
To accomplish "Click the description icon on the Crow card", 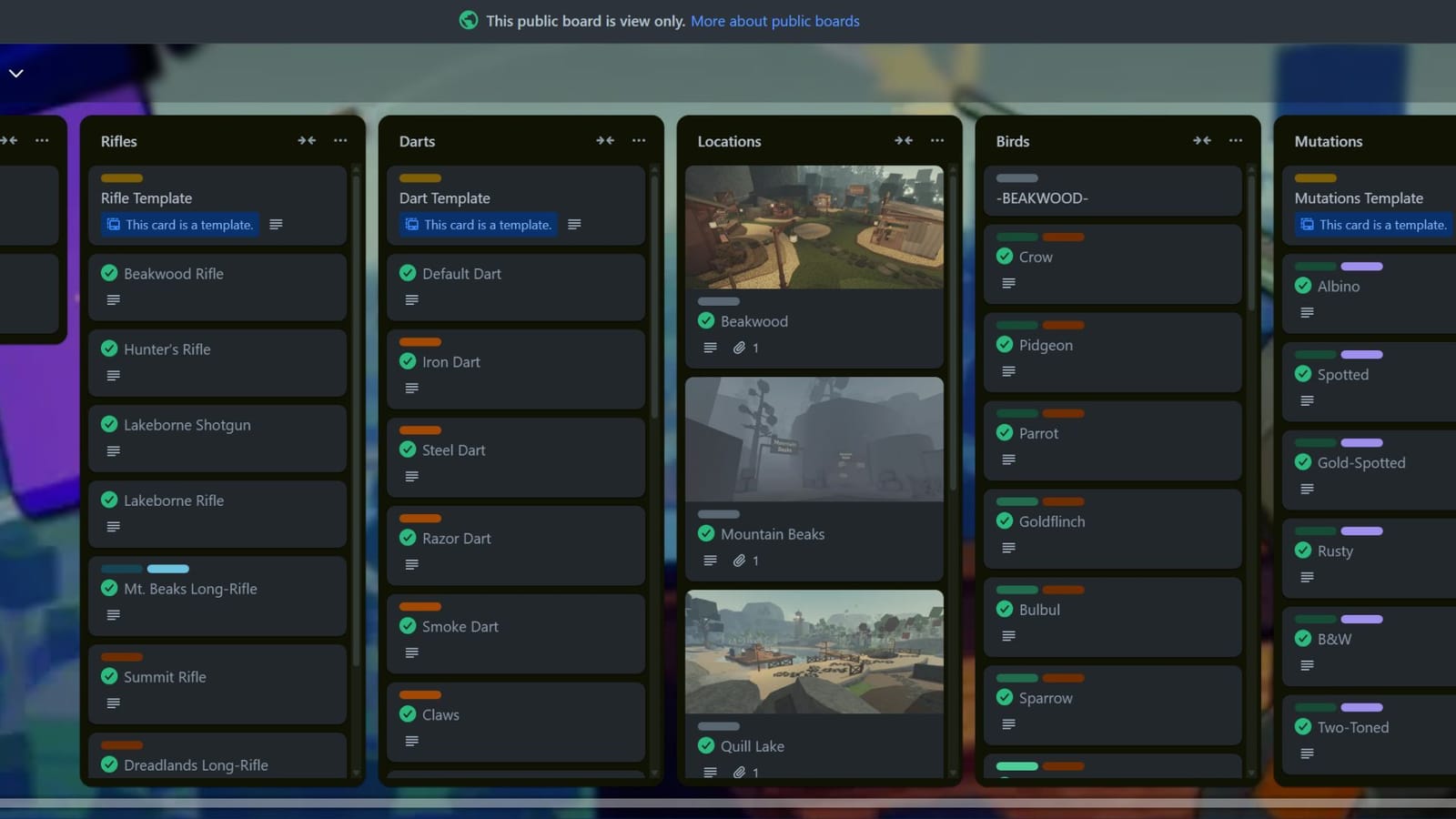I will coord(1008,283).
